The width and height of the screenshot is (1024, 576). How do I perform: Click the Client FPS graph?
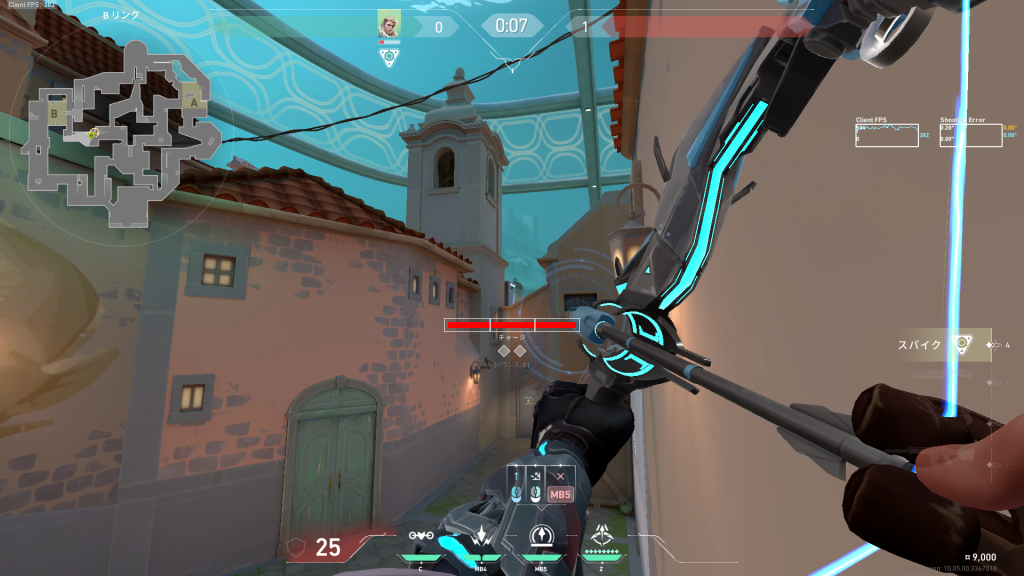pos(887,135)
